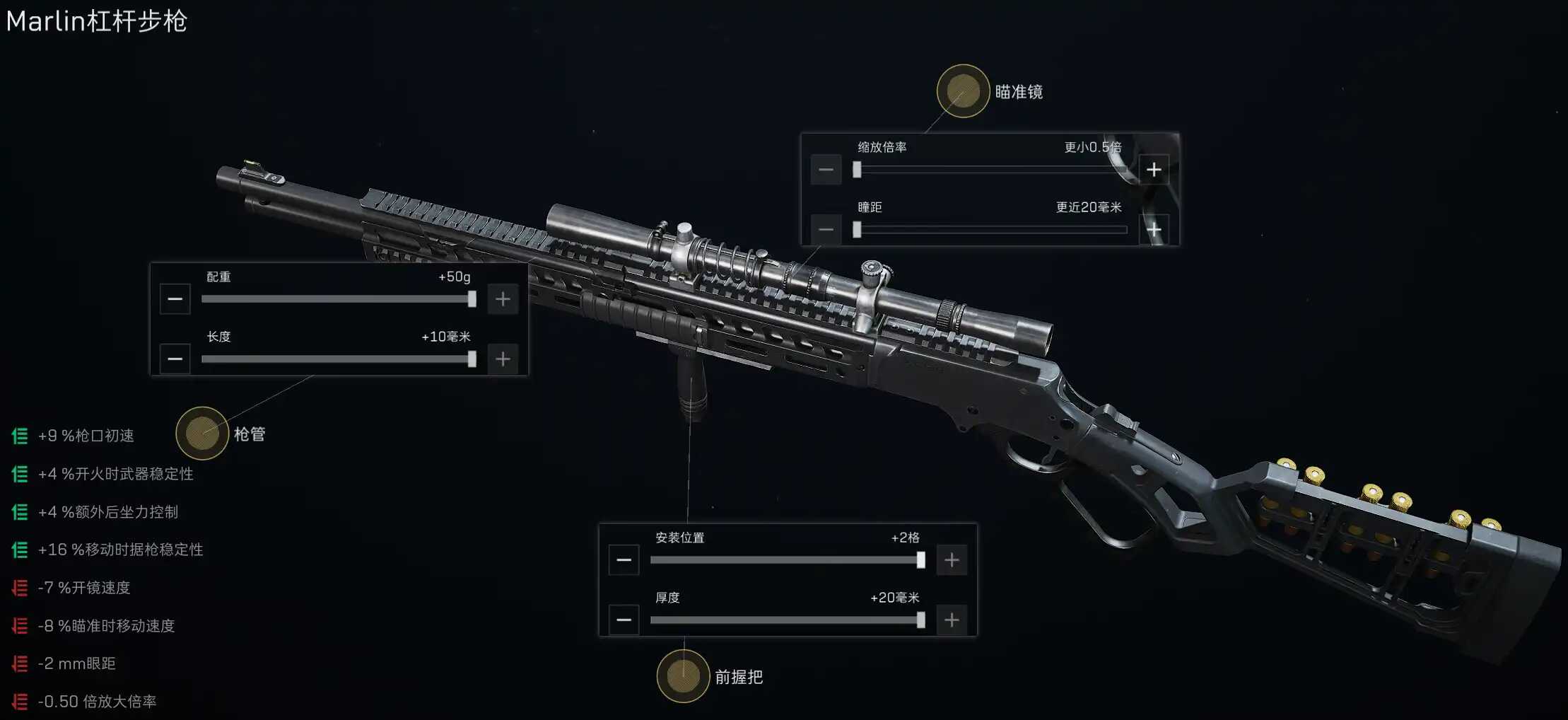Increase 安装位置 with the plus button

(x=952, y=560)
